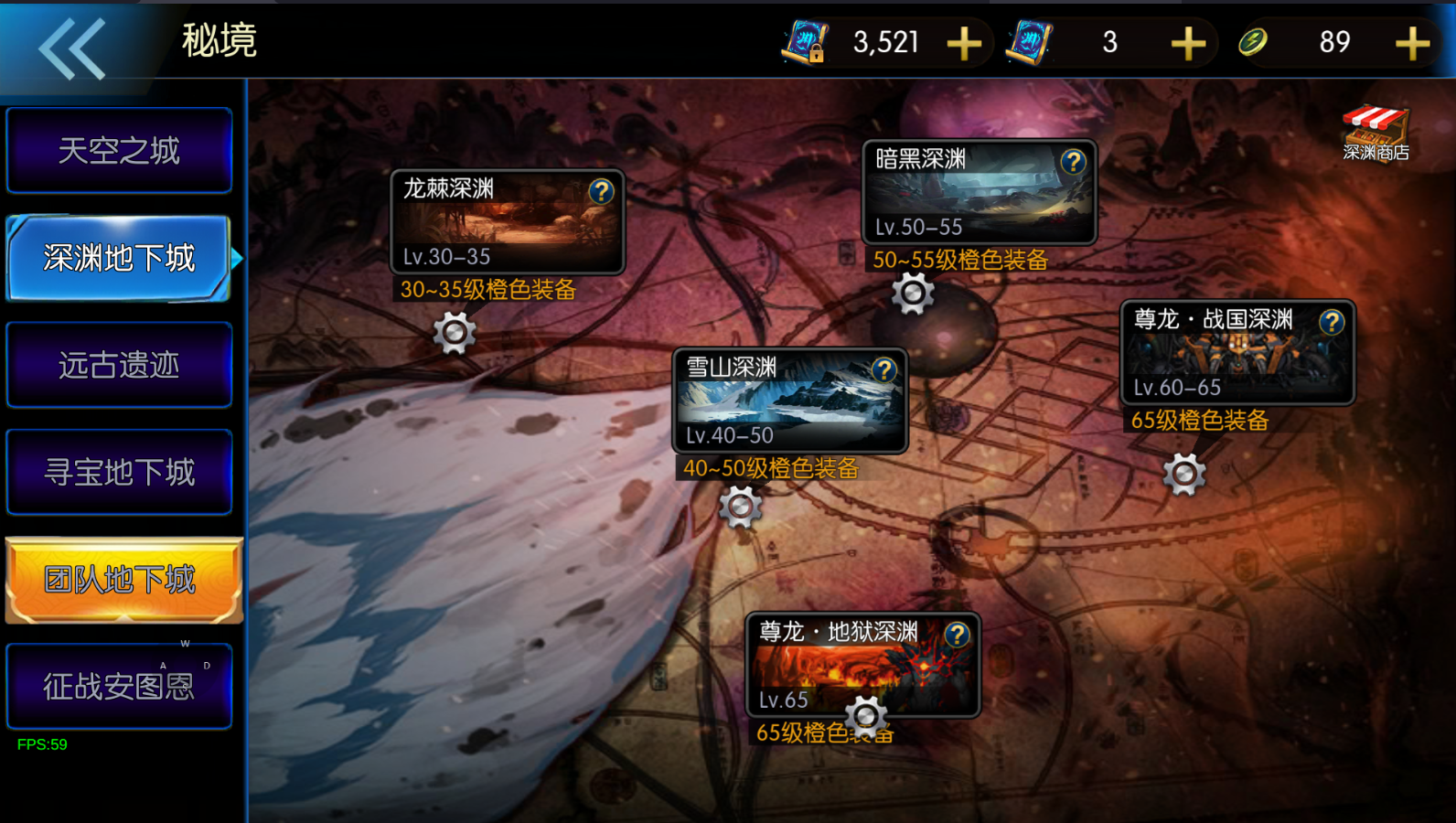The width and height of the screenshot is (1456, 823).
Task: Show info for 雪山深渊
Action: (883, 369)
